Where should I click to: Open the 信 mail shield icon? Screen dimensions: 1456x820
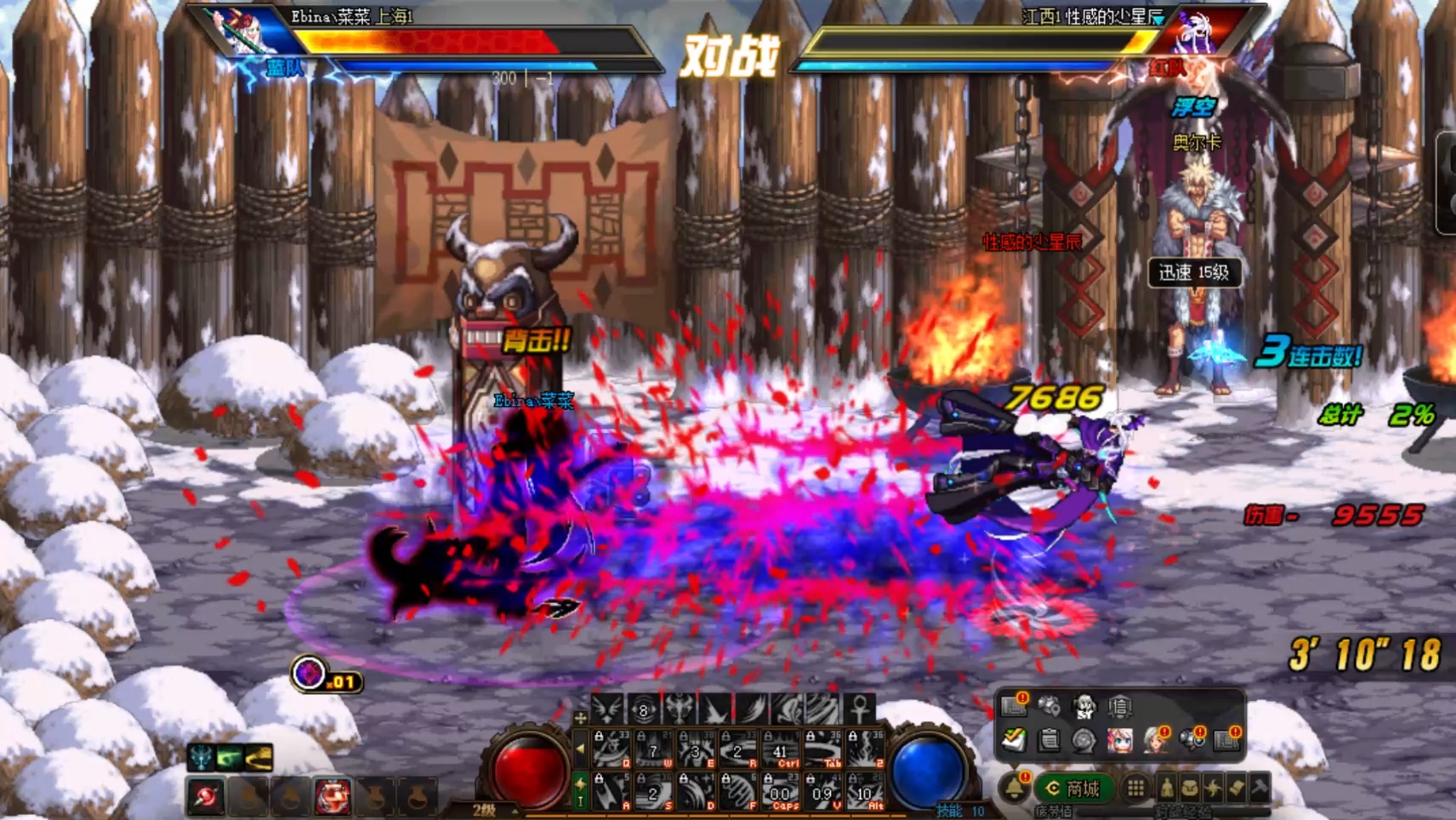[x=1120, y=705]
